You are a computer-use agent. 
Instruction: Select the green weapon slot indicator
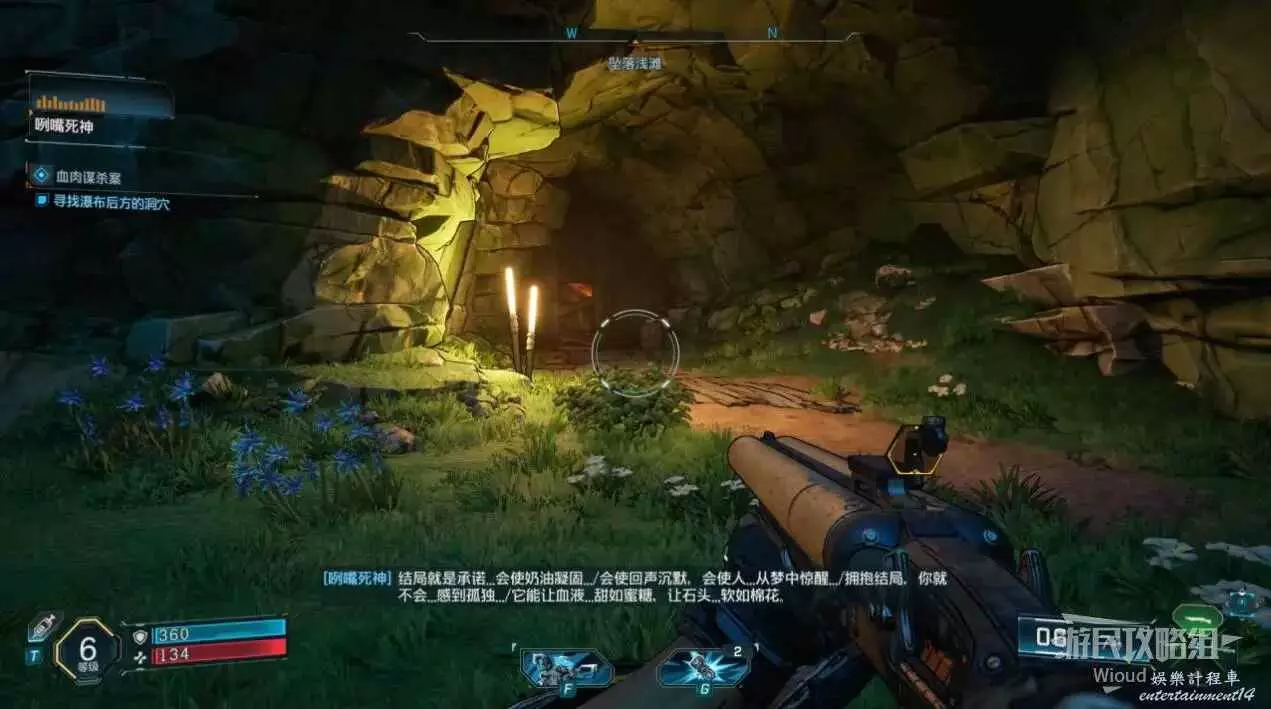coord(1197,617)
